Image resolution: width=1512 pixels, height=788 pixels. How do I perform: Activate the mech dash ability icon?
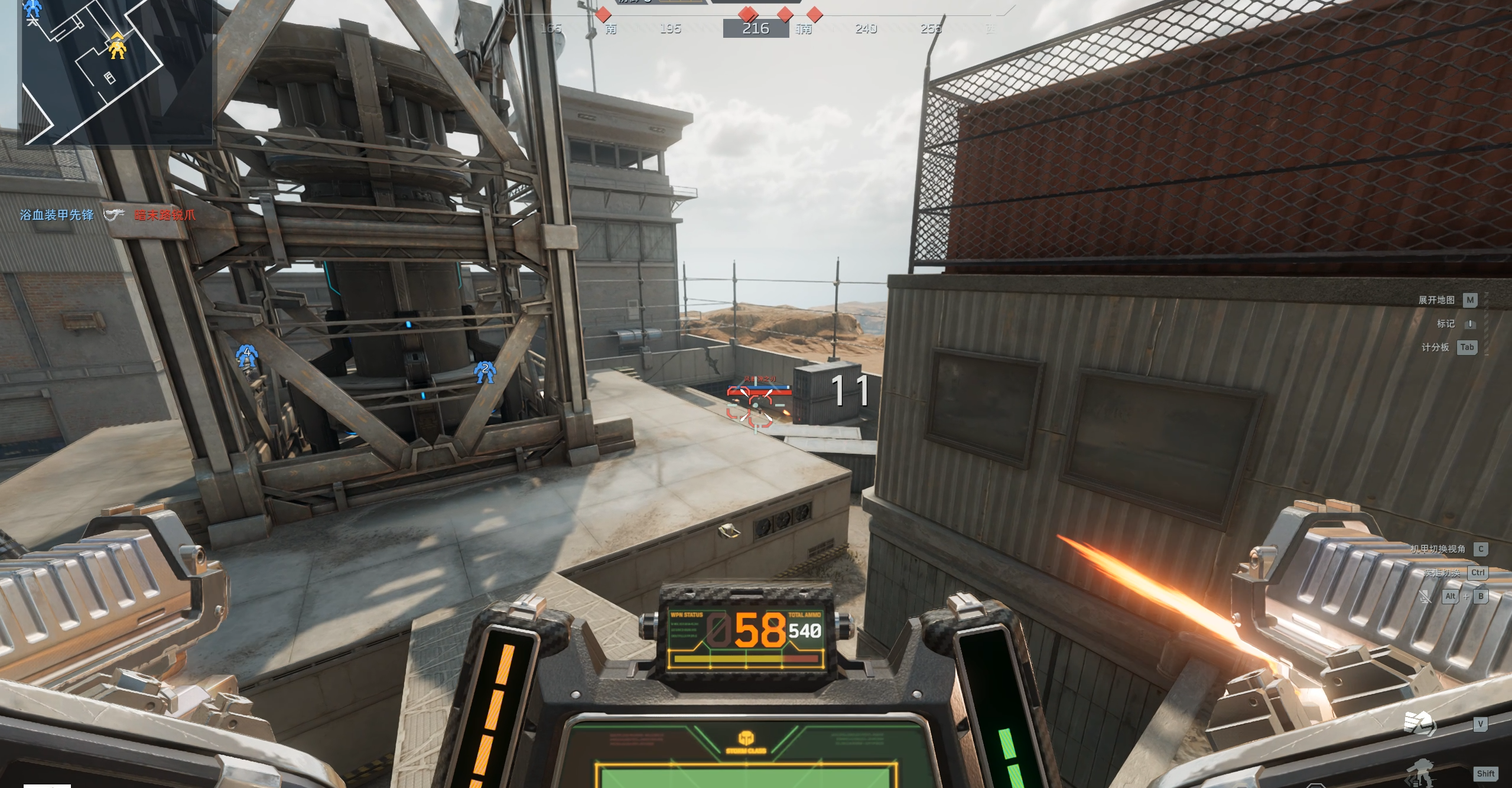(x=1419, y=773)
